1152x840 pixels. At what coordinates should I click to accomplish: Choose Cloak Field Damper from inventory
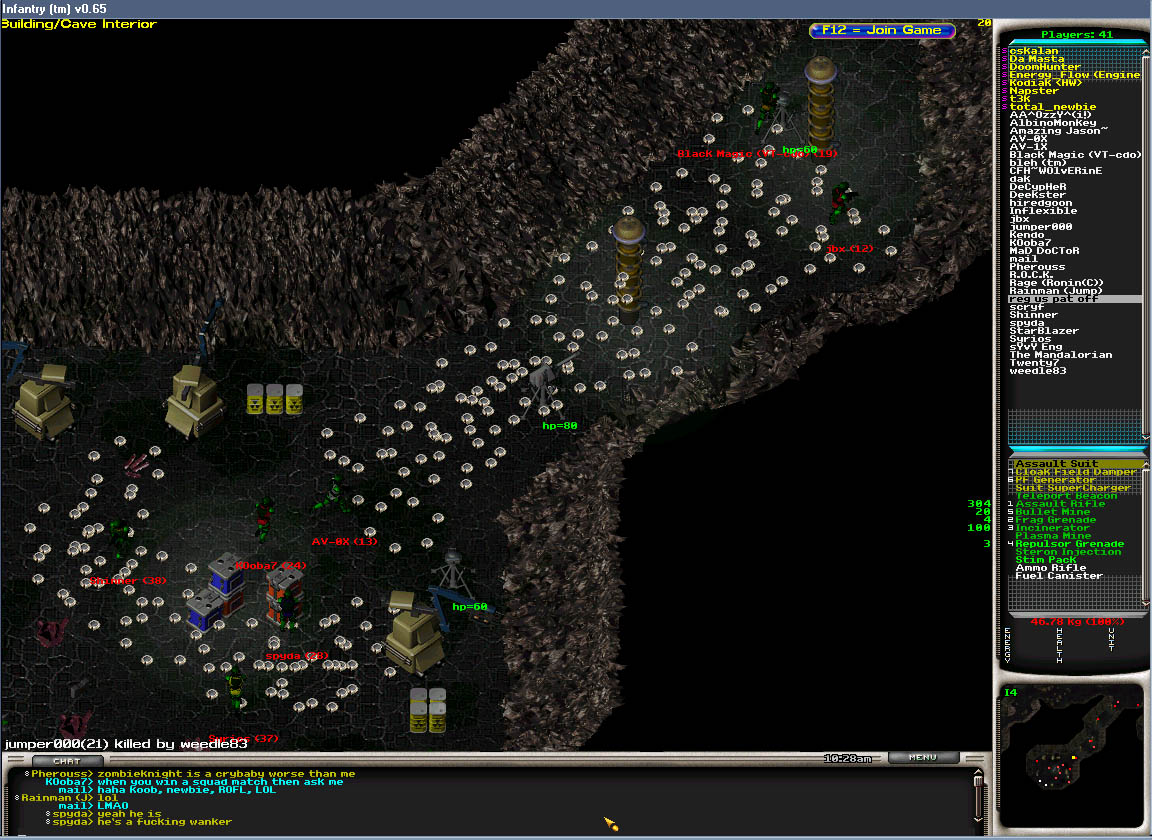[1075, 472]
